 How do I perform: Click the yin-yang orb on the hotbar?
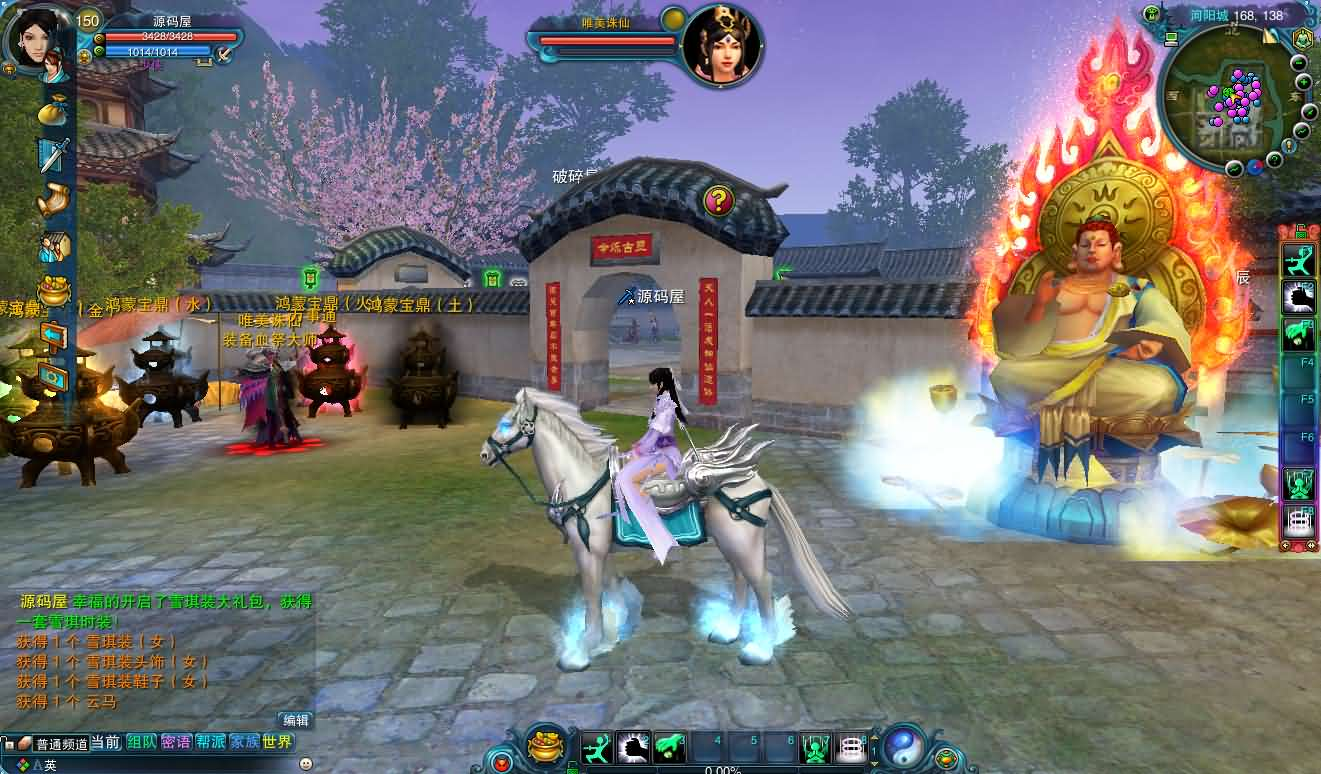coord(901,745)
